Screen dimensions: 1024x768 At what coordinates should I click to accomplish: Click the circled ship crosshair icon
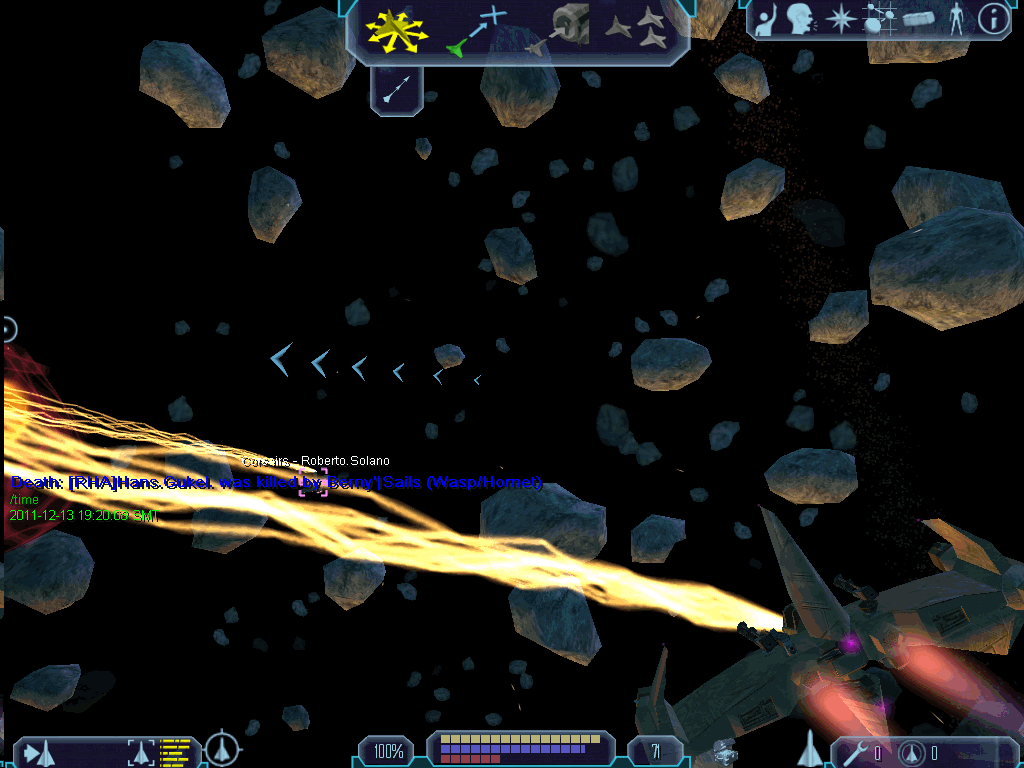(x=222, y=749)
